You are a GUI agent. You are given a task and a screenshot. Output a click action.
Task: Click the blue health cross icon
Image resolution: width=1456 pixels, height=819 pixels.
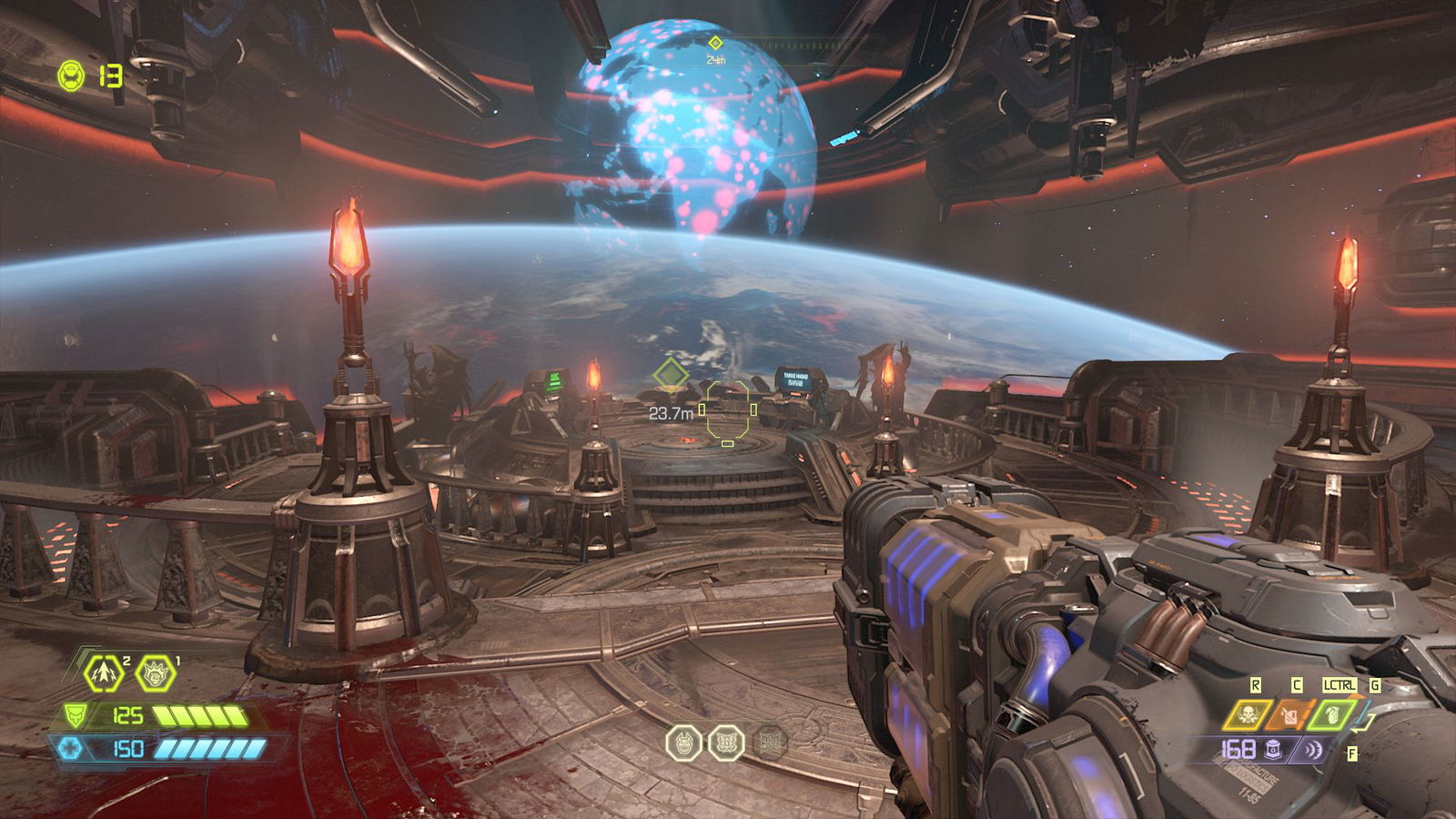pyautogui.click(x=70, y=748)
